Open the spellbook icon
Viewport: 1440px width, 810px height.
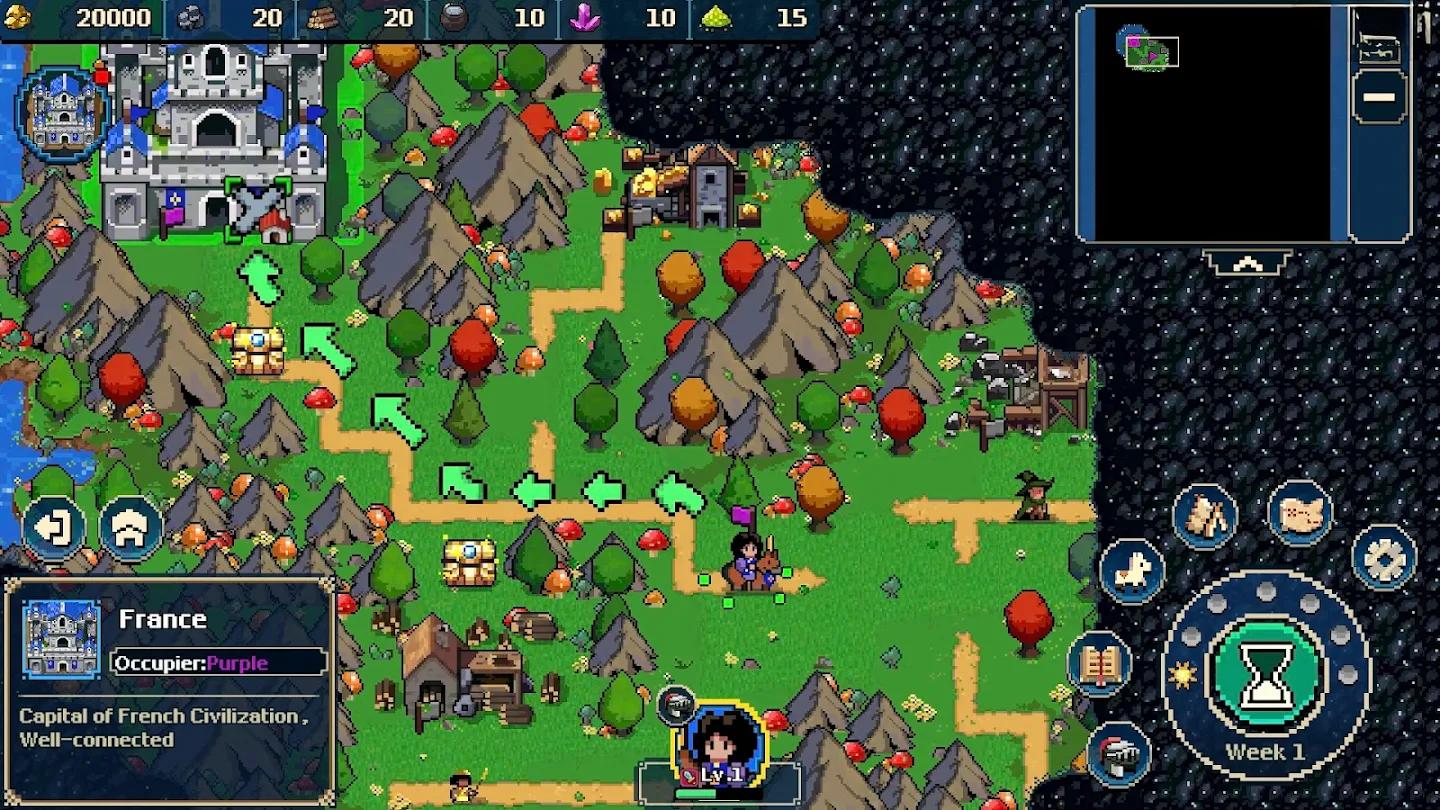(x=1099, y=665)
